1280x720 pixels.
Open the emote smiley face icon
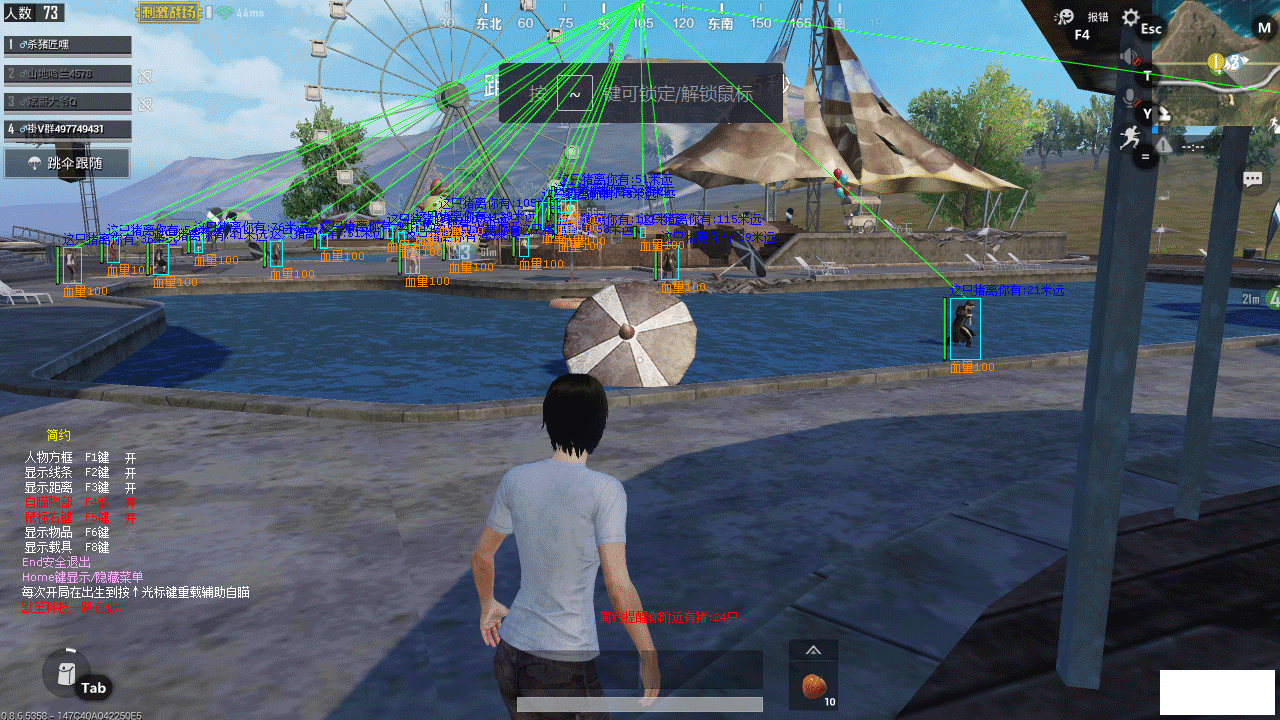pos(1064,17)
